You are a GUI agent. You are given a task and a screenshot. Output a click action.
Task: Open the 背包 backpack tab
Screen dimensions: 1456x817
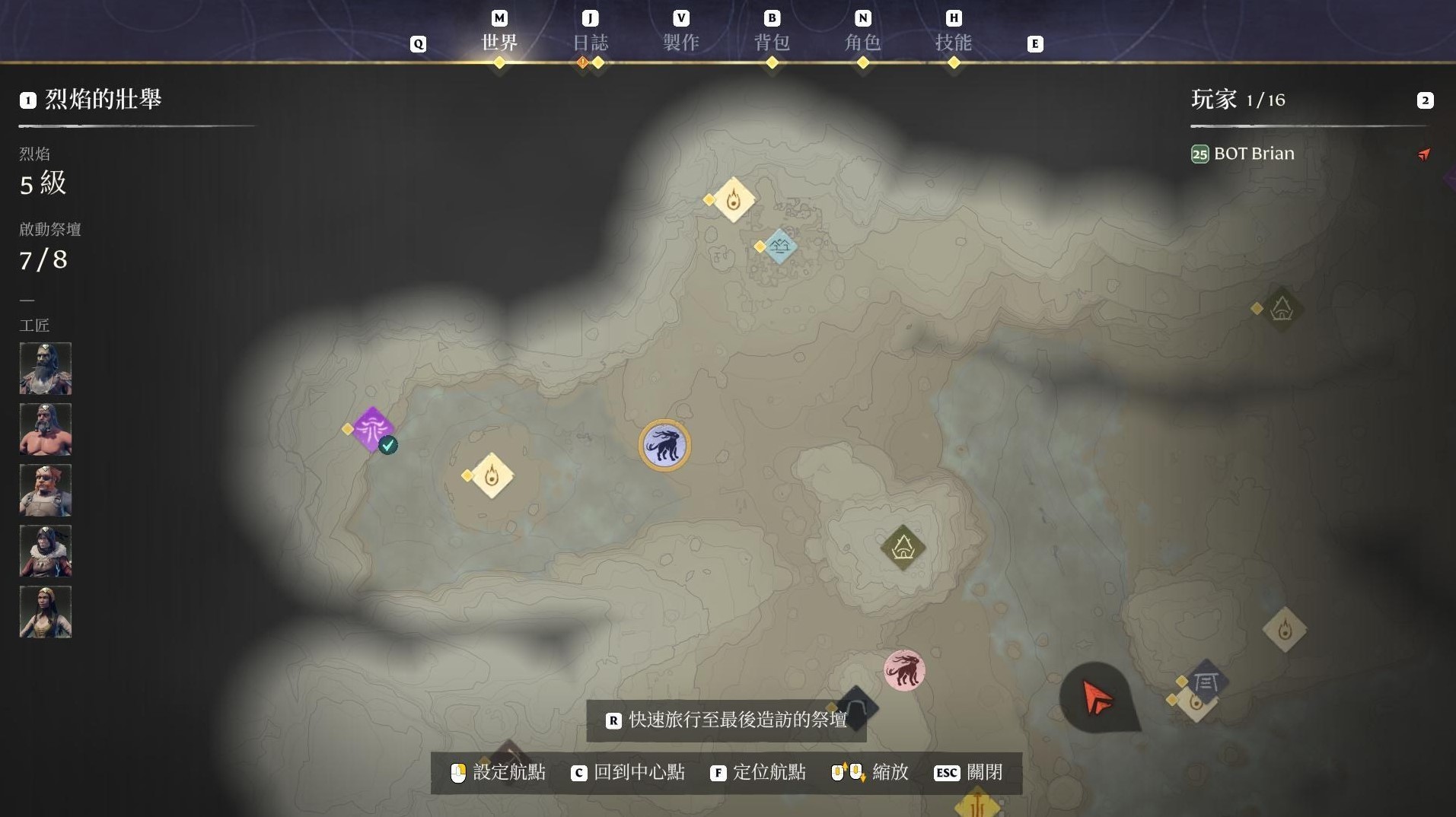772,42
